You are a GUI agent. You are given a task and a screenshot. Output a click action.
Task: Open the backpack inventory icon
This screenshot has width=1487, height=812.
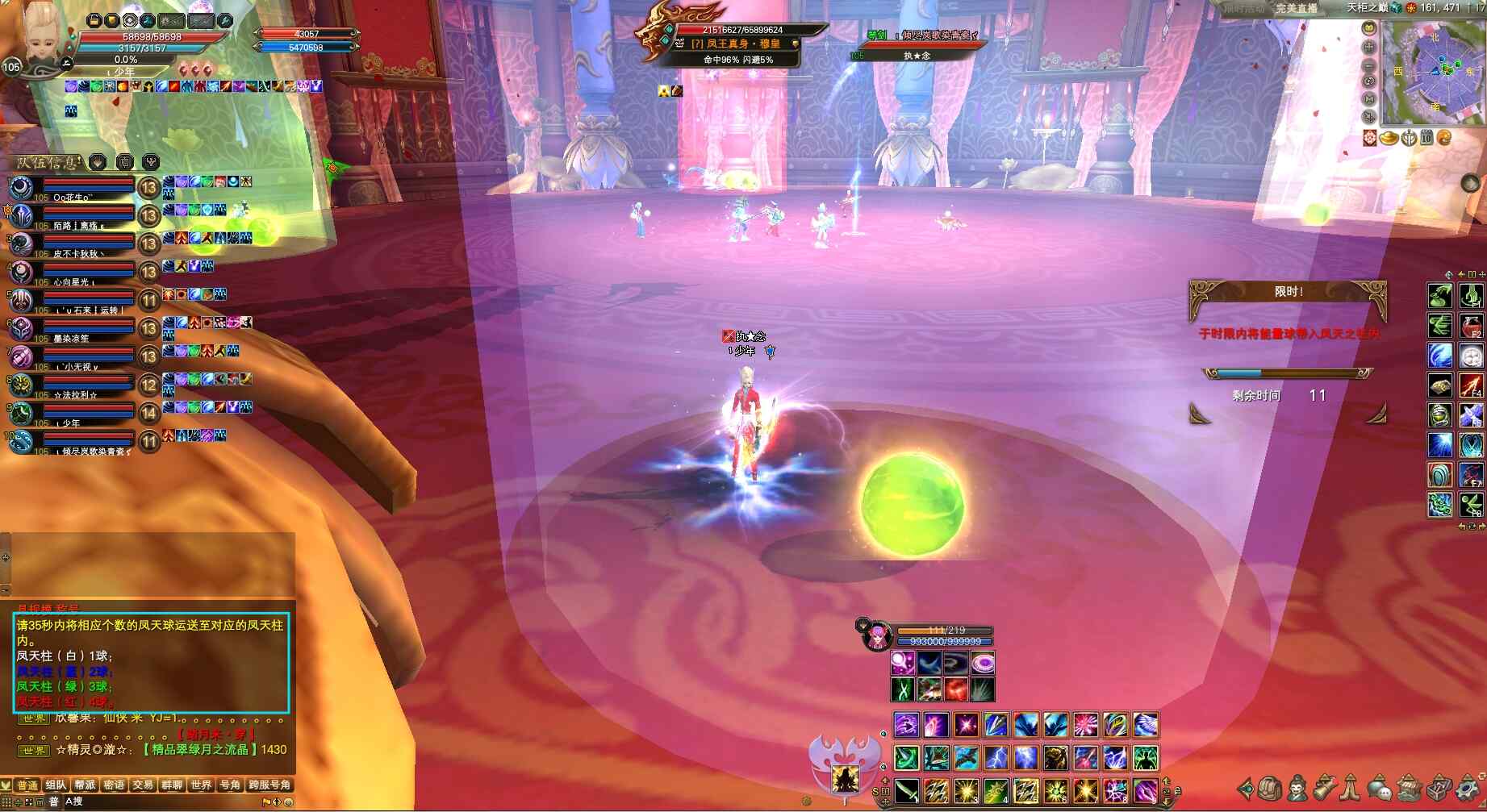[x=1269, y=788]
